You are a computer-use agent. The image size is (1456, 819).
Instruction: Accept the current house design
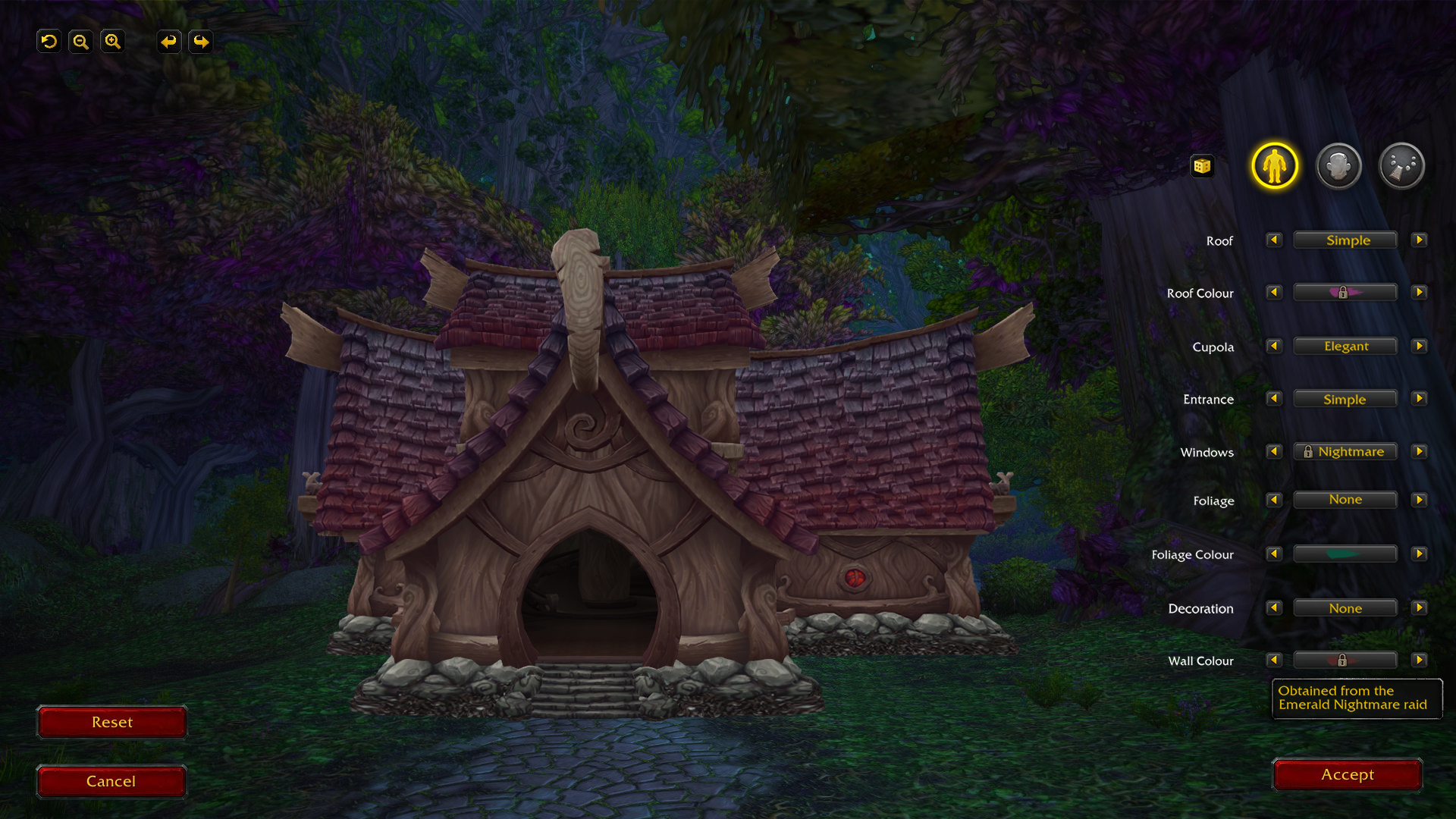[1347, 774]
